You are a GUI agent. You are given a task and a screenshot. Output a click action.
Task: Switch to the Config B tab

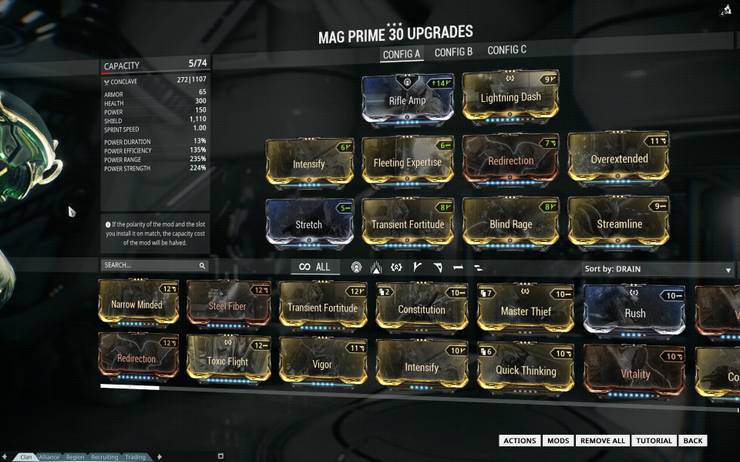point(454,52)
